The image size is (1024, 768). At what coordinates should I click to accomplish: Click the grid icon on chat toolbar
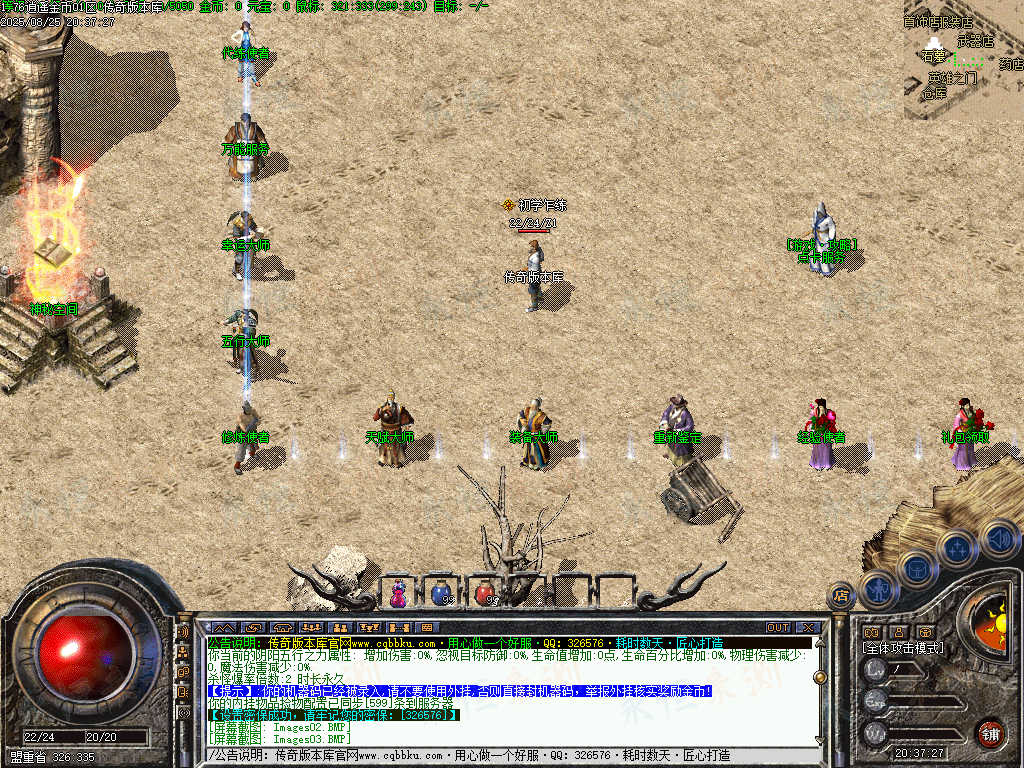[x=427, y=628]
